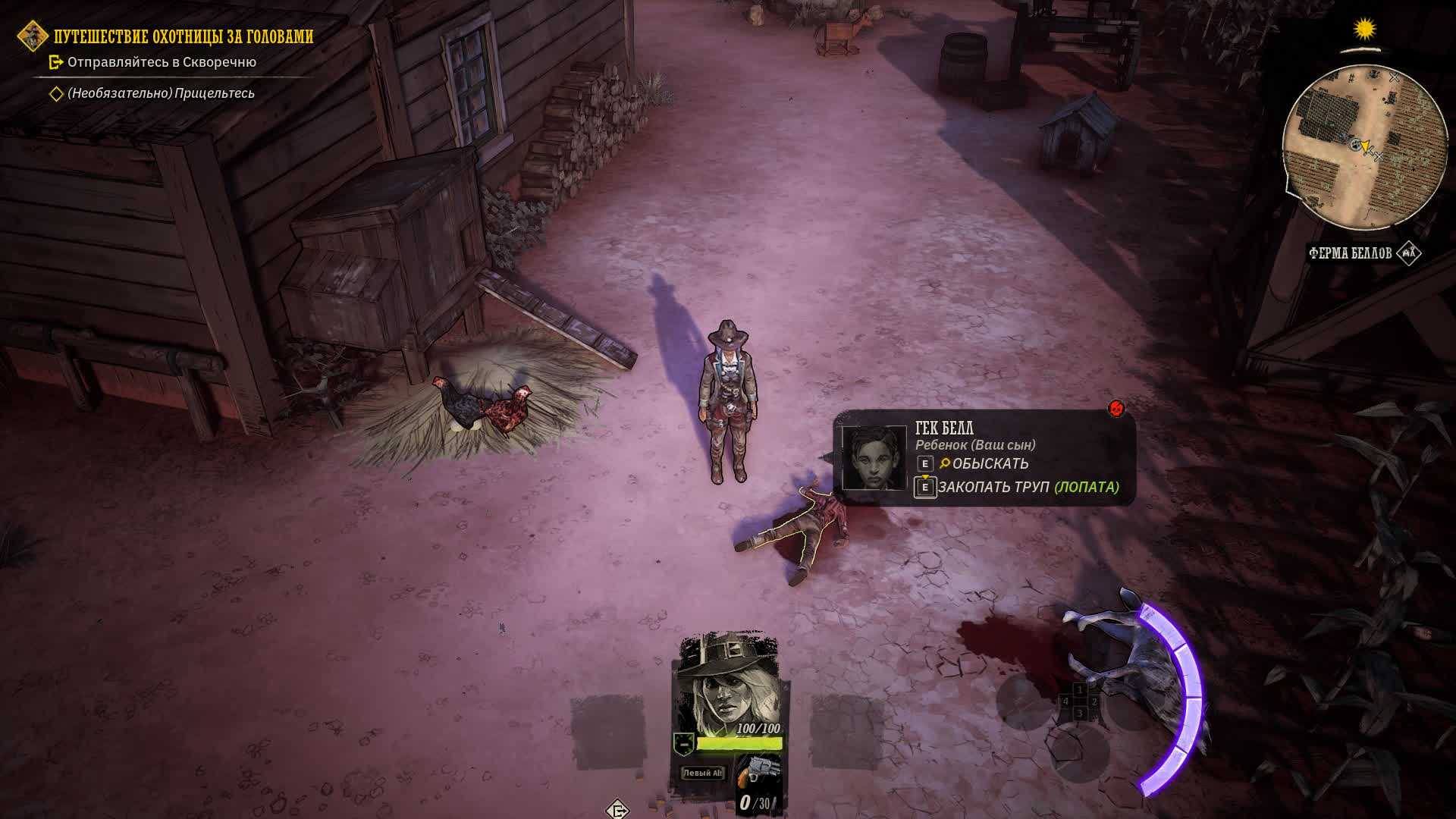This screenshot has width=1456, height=819.
Task: Select the objective 'Отправляйтесь в Скворечню'
Action: coord(162,62)
